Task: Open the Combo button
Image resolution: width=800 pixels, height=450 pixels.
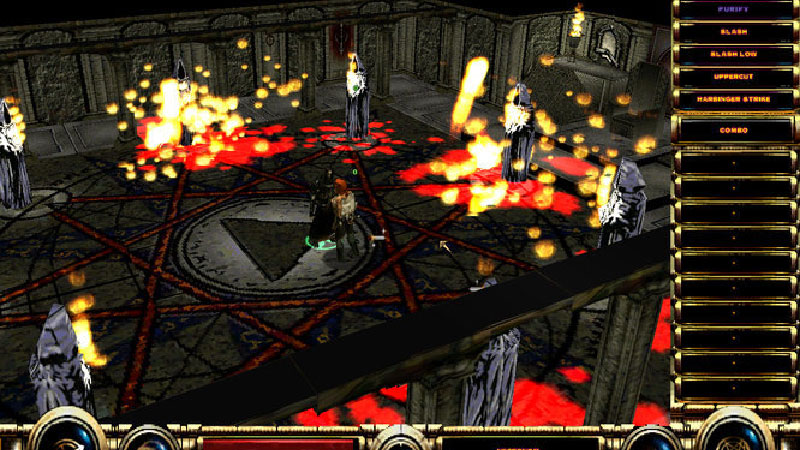Action: click(x=733, y=128)
